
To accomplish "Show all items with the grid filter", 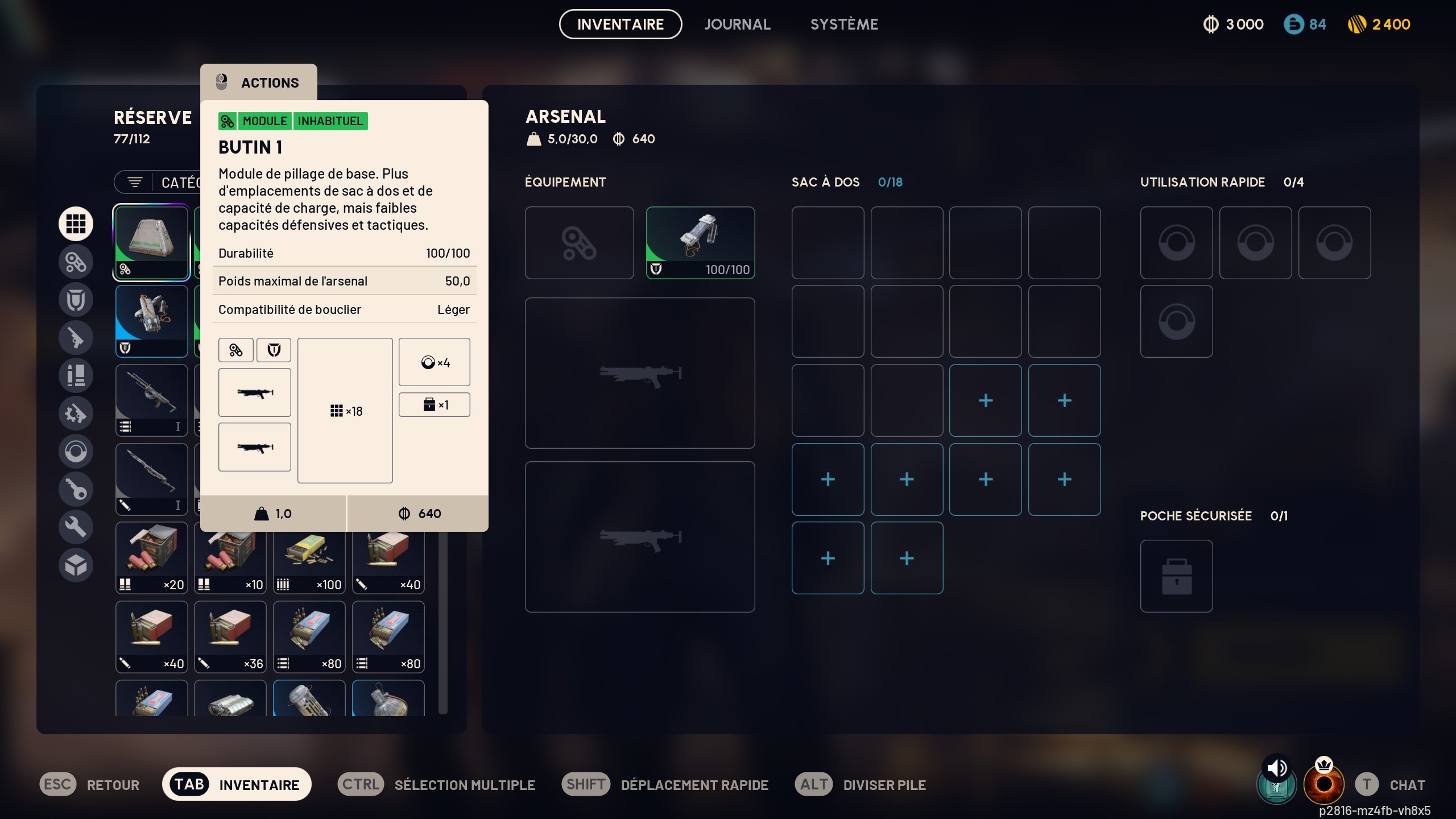I will 76,224.
